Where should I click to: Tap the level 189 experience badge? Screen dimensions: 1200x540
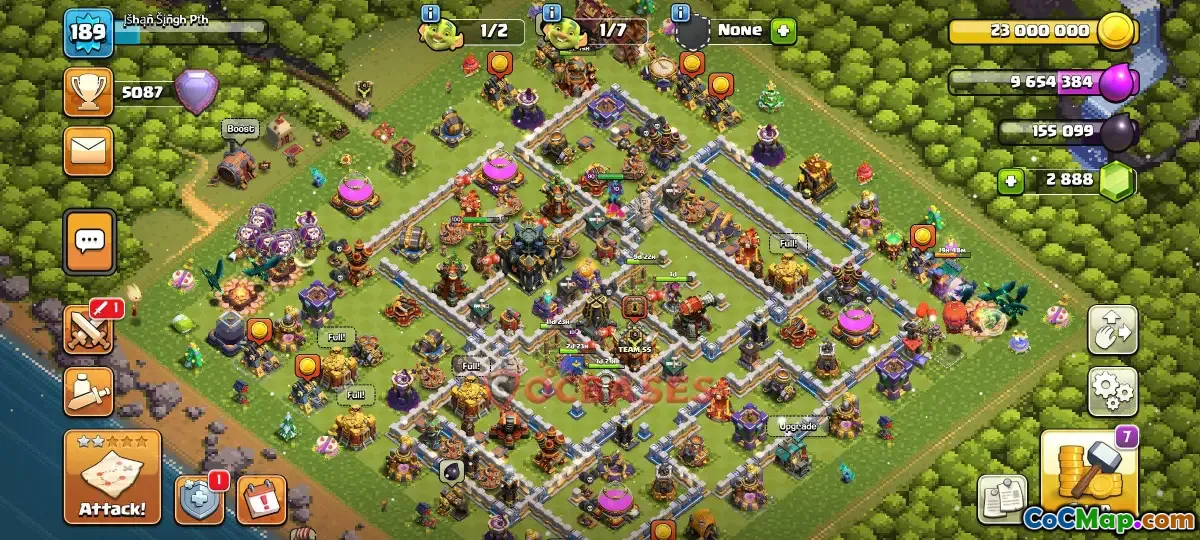[88, 34]
